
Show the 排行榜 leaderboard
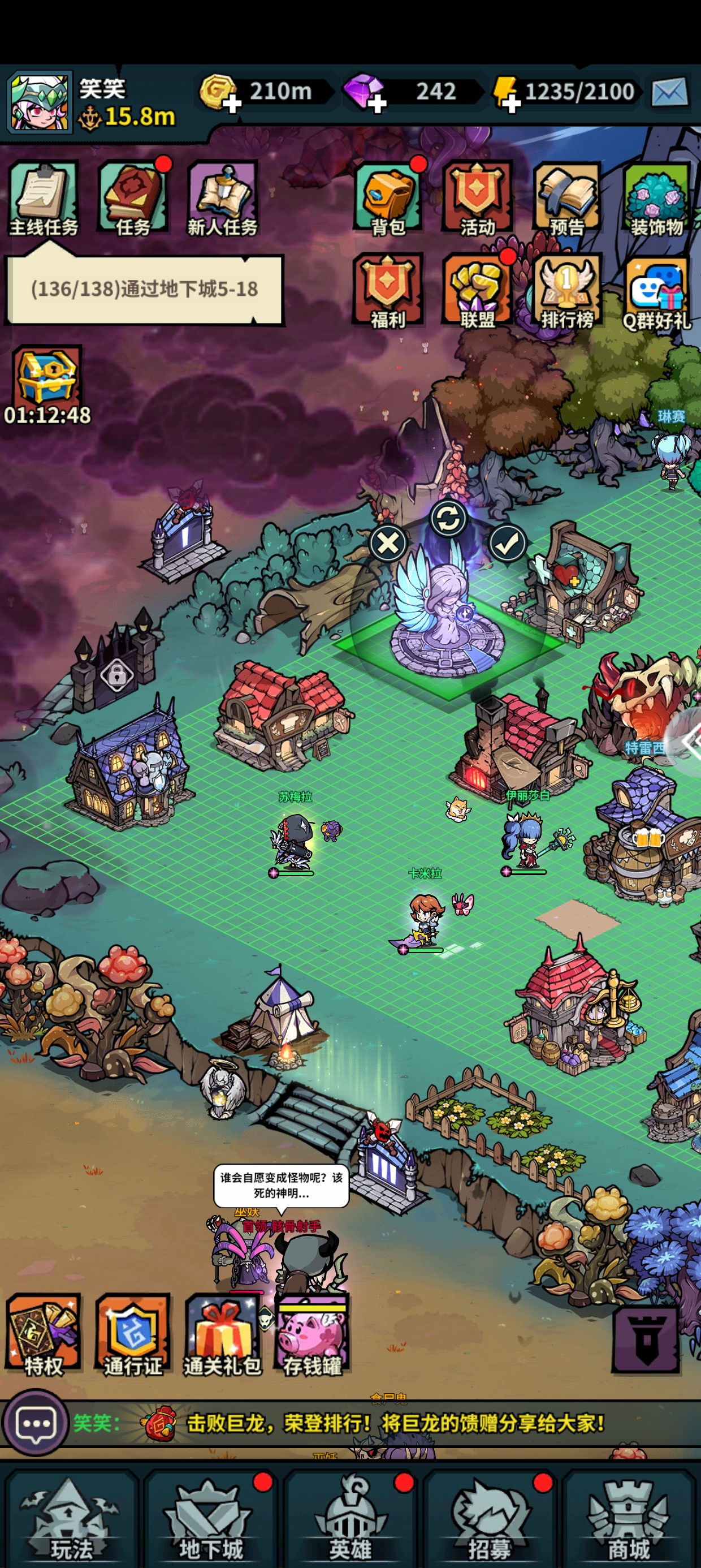pyautogui.click(x=567, y=290)
